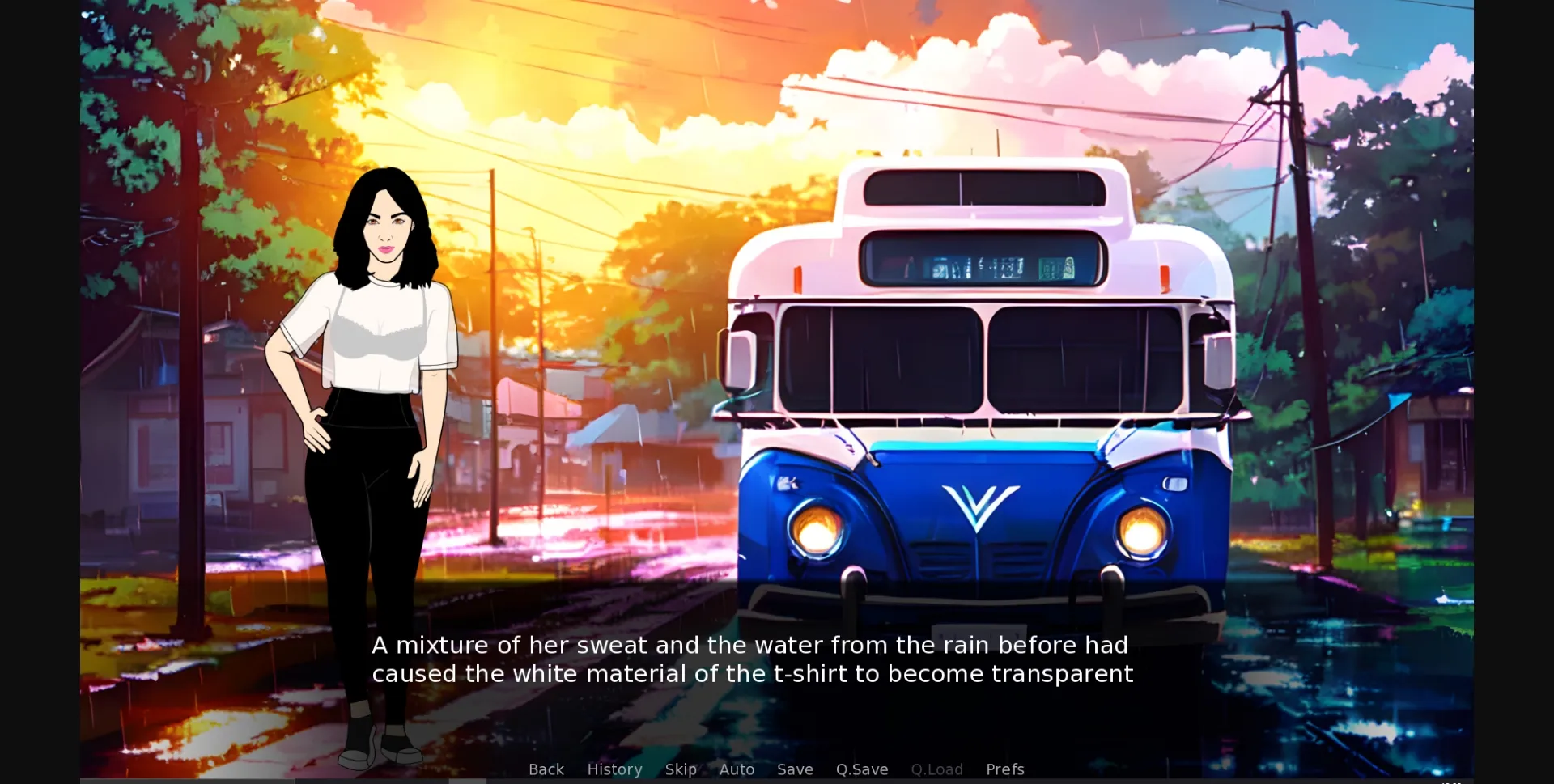Click the blue bus to continue the scene
The image size is (1554, 784).
(971, 405)
